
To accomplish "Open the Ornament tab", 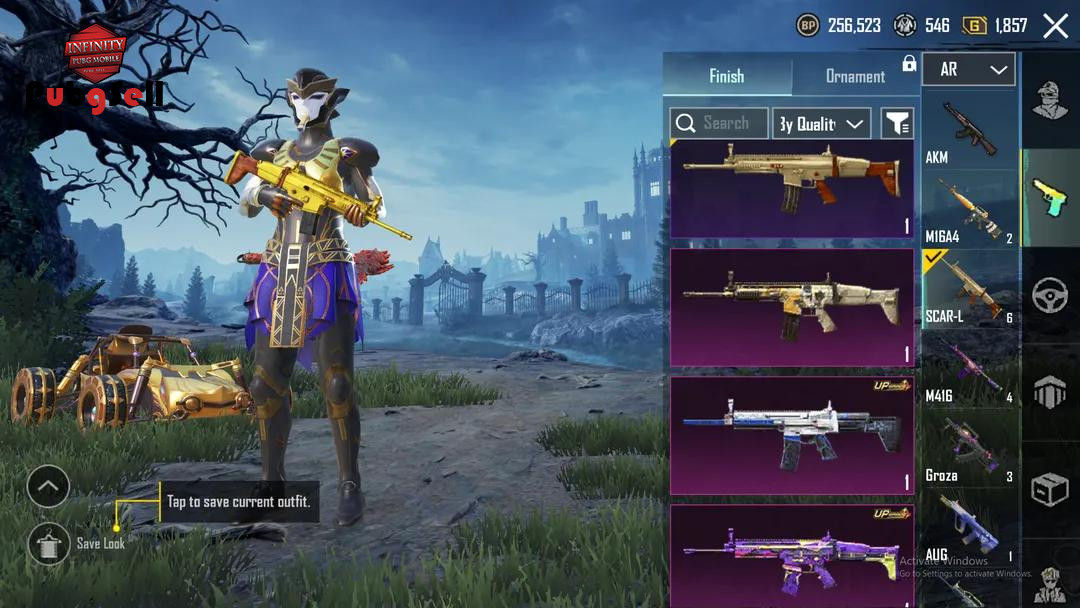I will point(855,76).
